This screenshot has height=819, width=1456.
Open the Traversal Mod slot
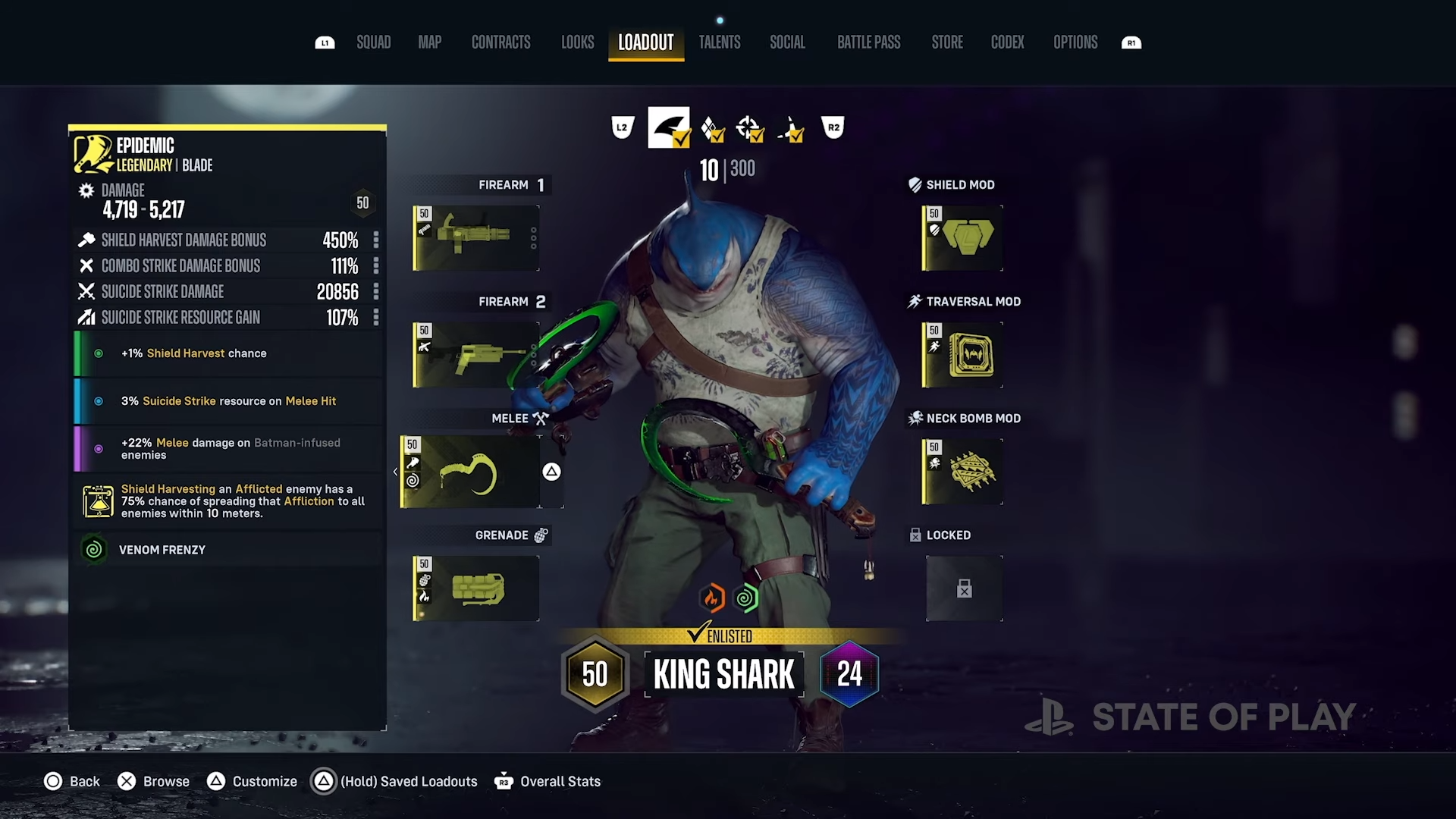[961, 354]
